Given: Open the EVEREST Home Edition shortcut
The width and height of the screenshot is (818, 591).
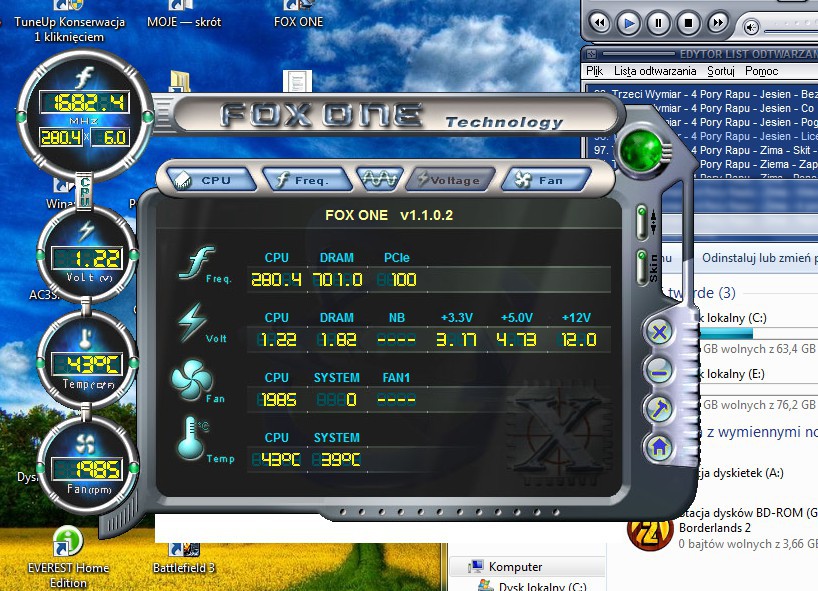Looking at the screenshot, I should coord(68,545).
